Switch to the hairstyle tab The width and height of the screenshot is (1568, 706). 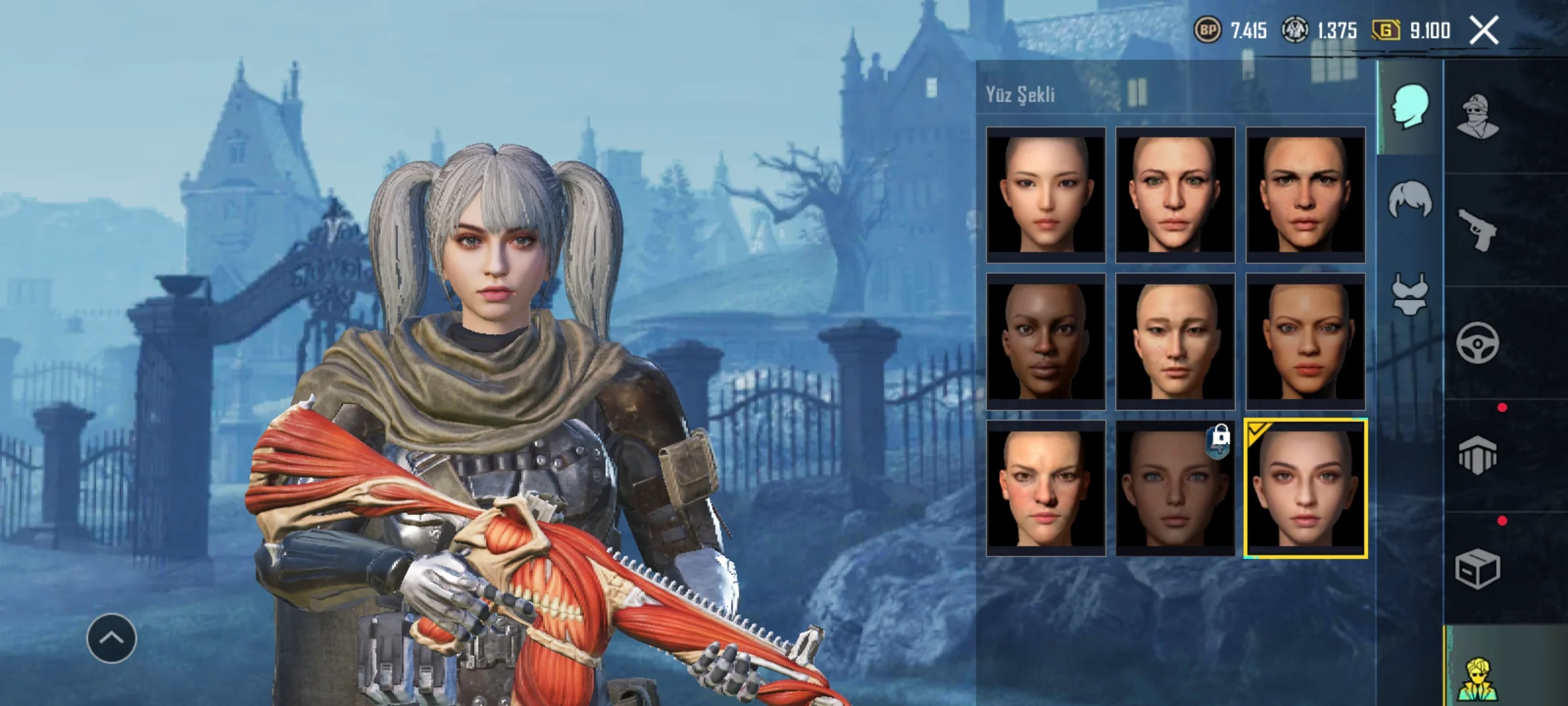tap(1410, 200)
